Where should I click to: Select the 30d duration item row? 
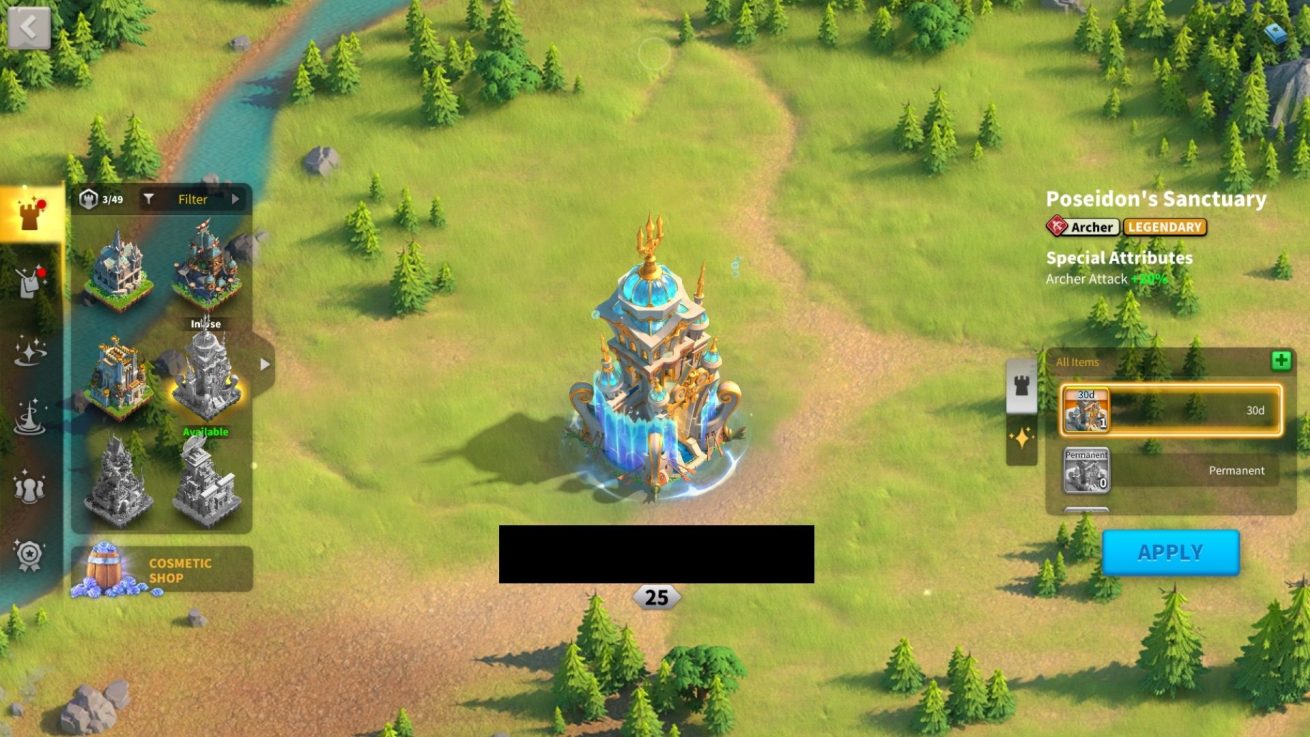(1171, 411)
